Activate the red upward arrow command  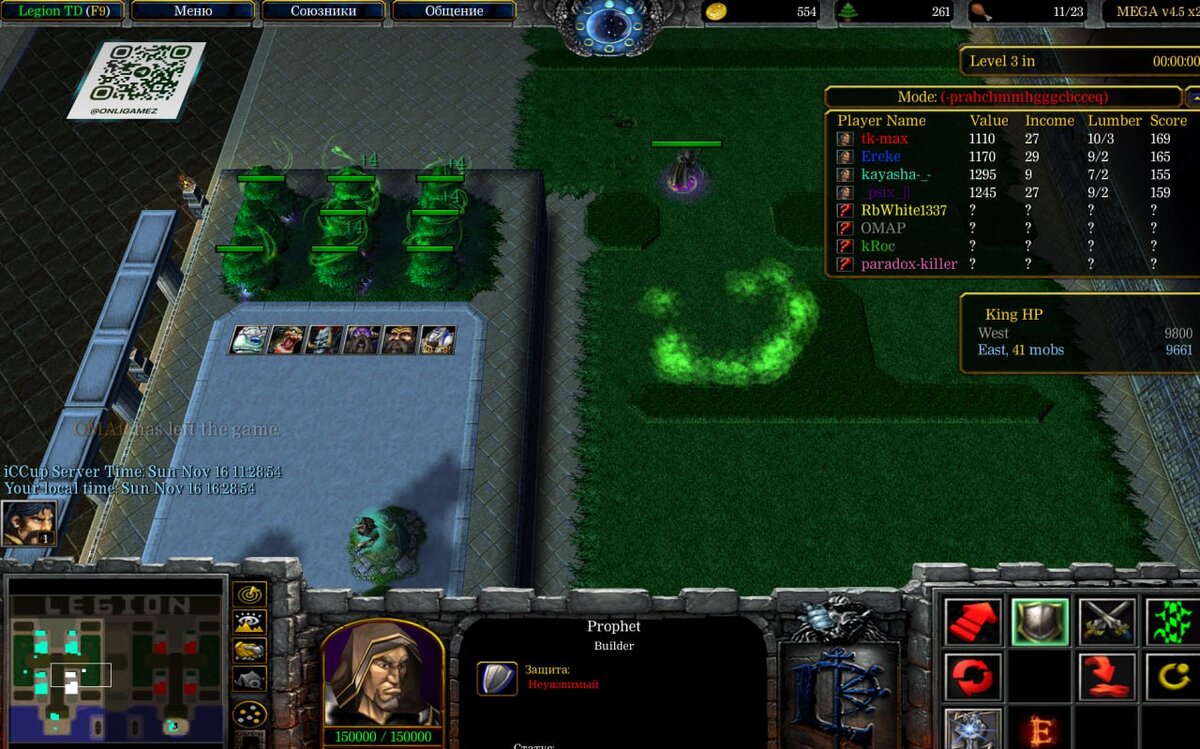tap(972, 622)
